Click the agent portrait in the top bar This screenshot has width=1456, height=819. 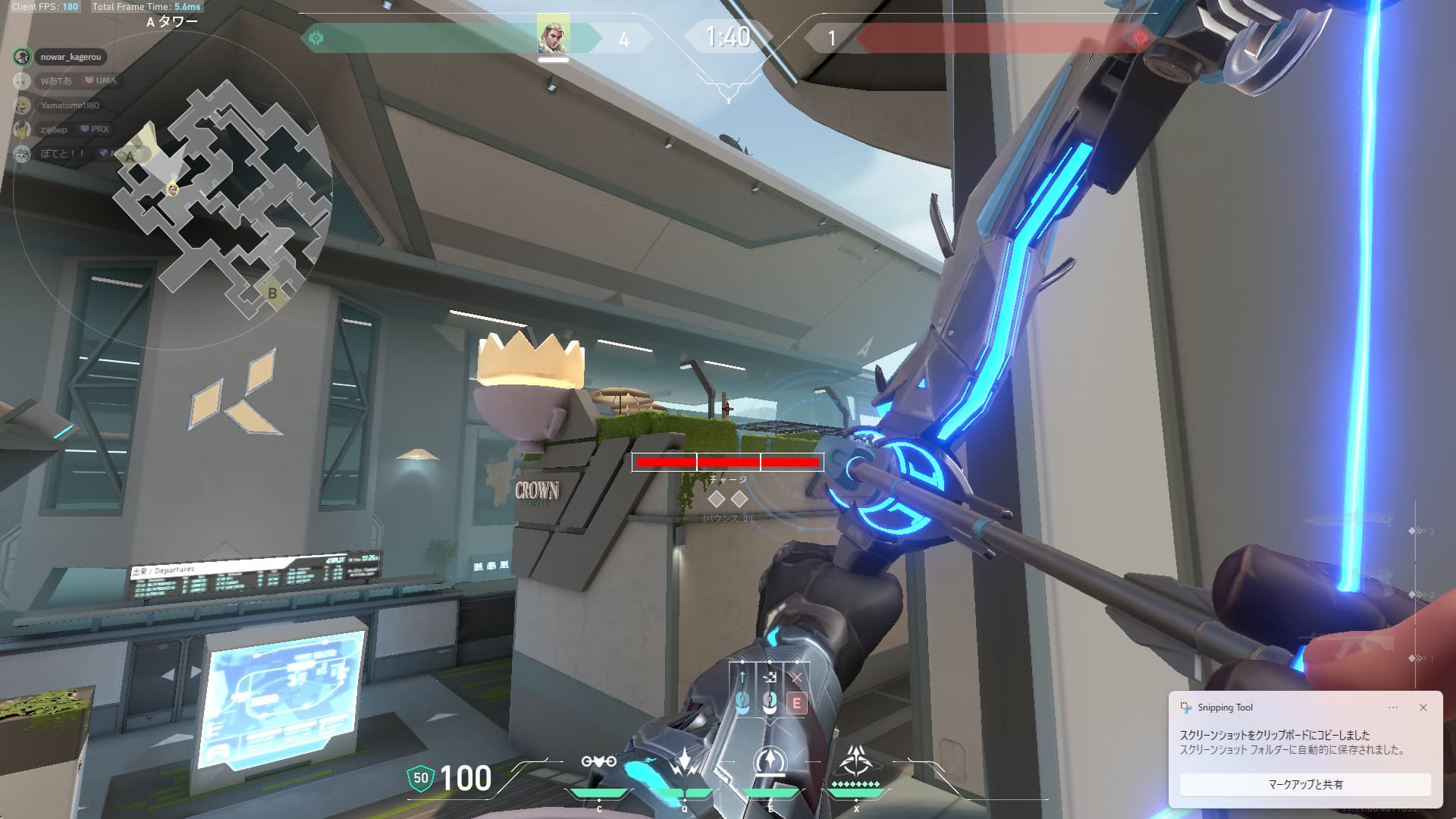click(x=553, y=36)
